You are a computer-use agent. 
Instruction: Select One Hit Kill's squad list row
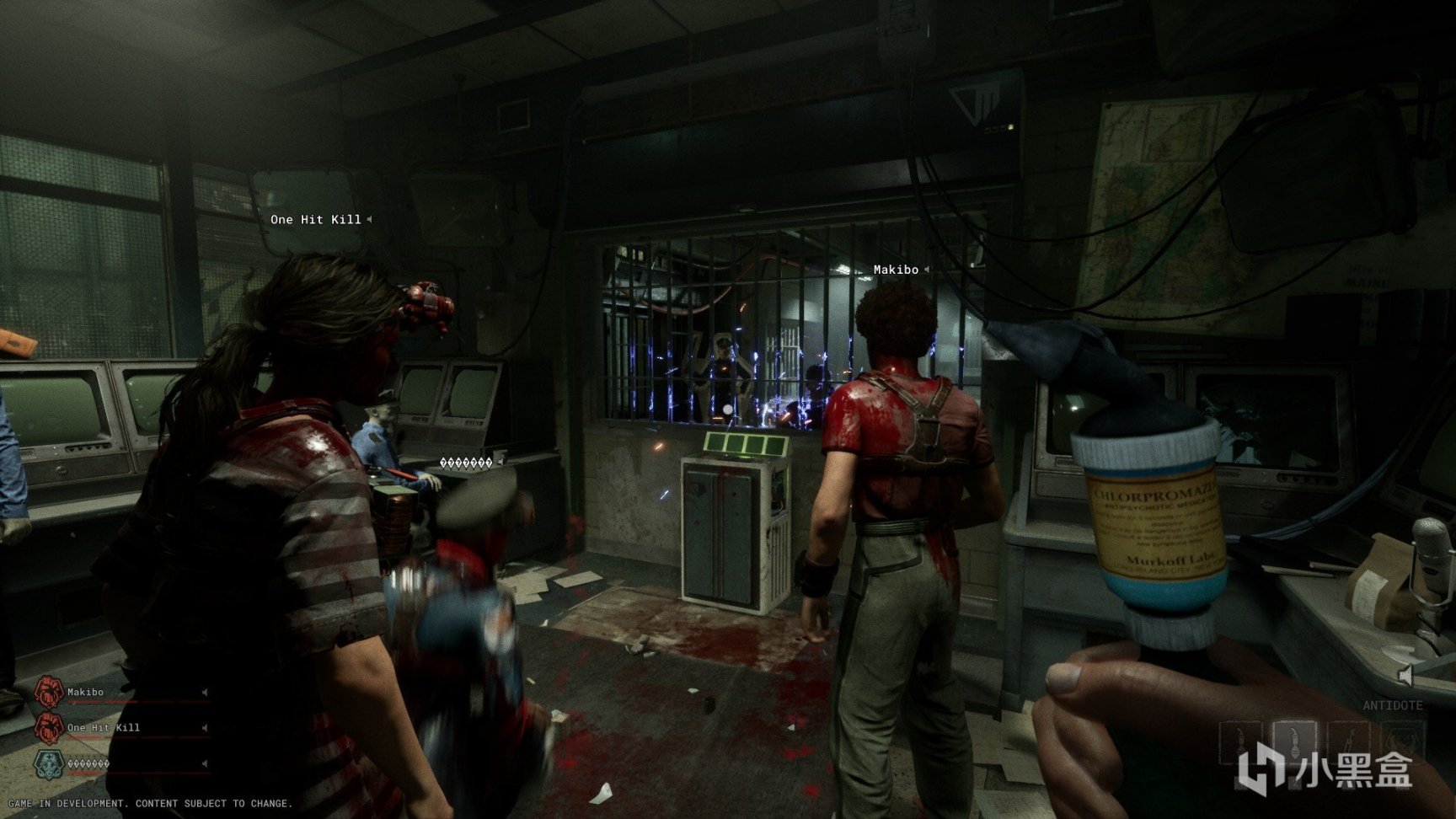tap(118, 728)
